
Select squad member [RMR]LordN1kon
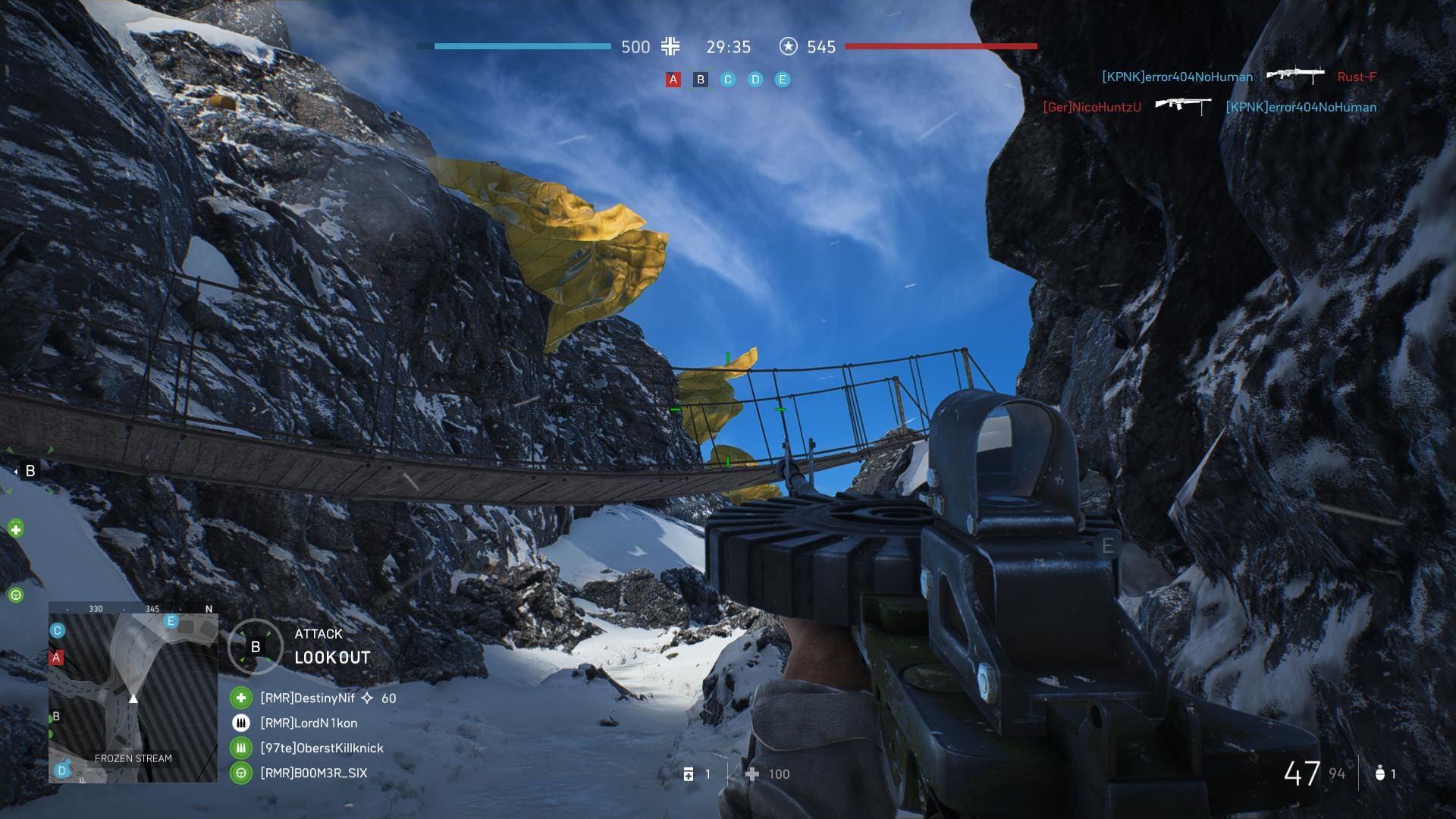[x=309, y=723]
